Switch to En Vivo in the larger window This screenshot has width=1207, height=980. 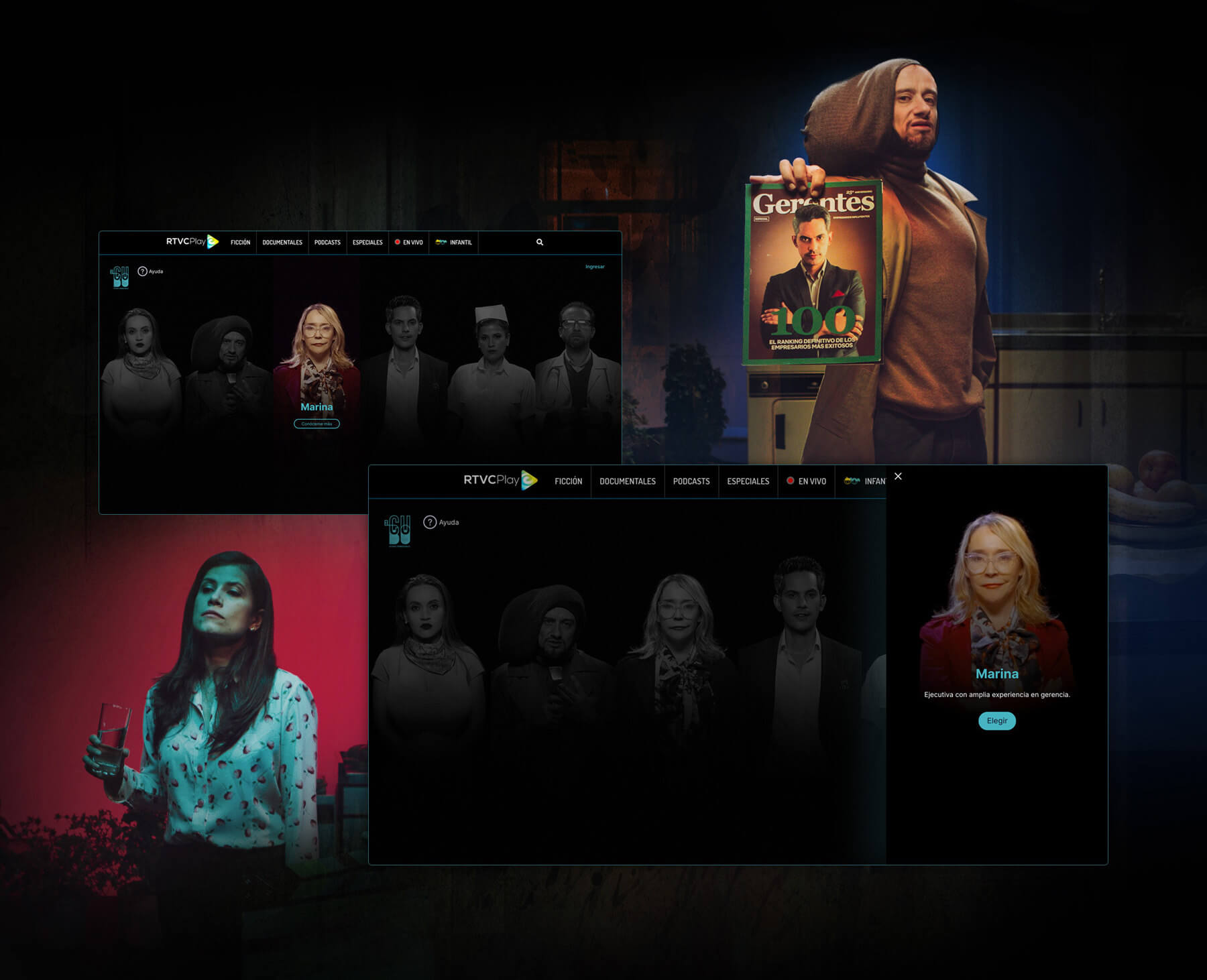tap(806, 481)
